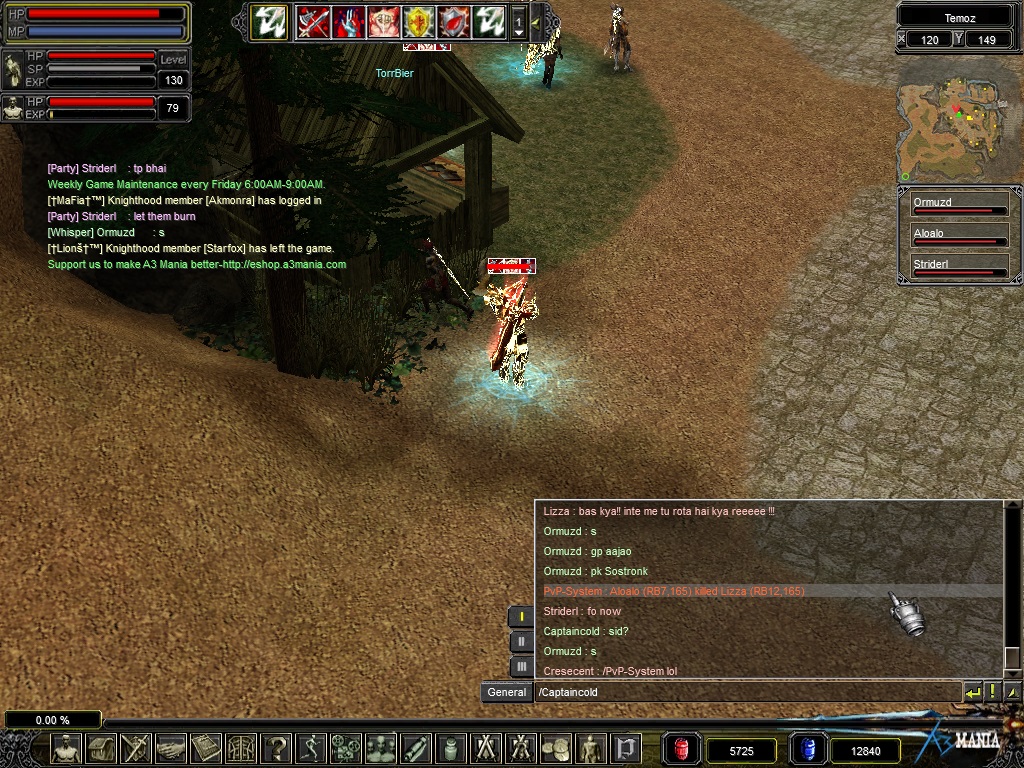This screenshot has width=1024, height=768.
Task: Activate the crossed axe and sword skill
Action: [313, 20]
